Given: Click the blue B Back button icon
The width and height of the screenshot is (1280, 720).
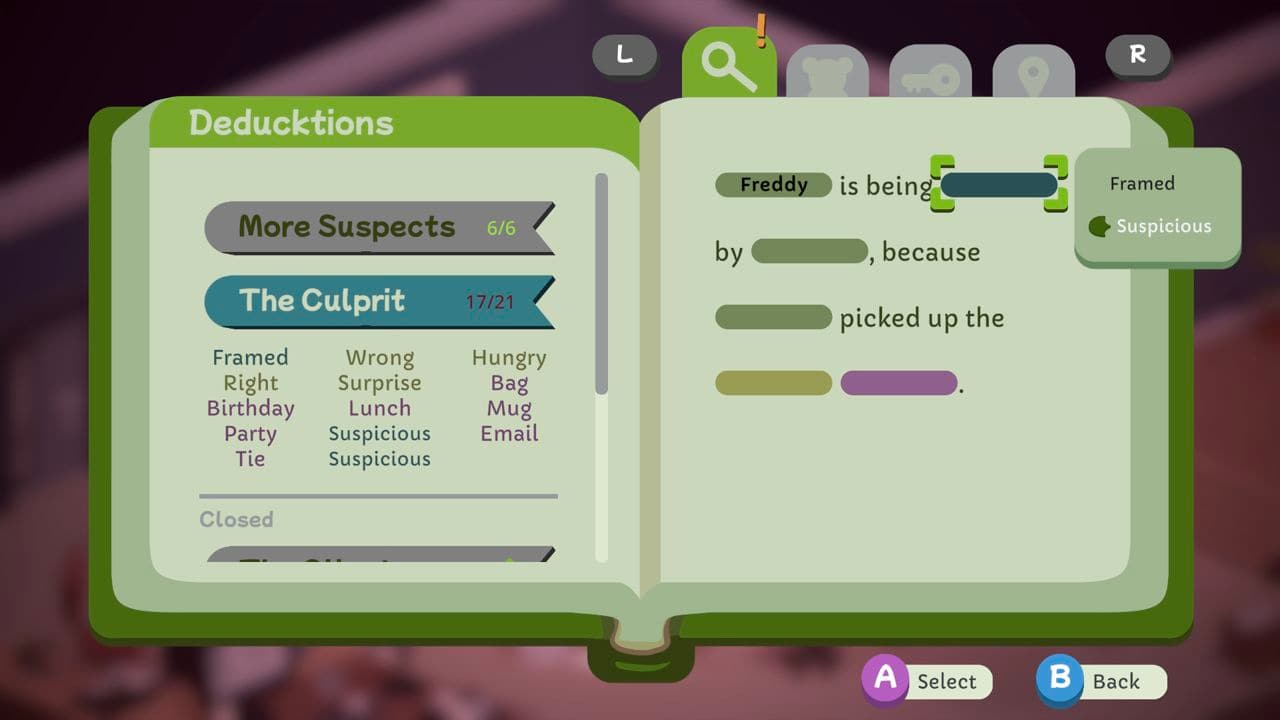Looking at the screenshot, I should [x=1060, y=681].
